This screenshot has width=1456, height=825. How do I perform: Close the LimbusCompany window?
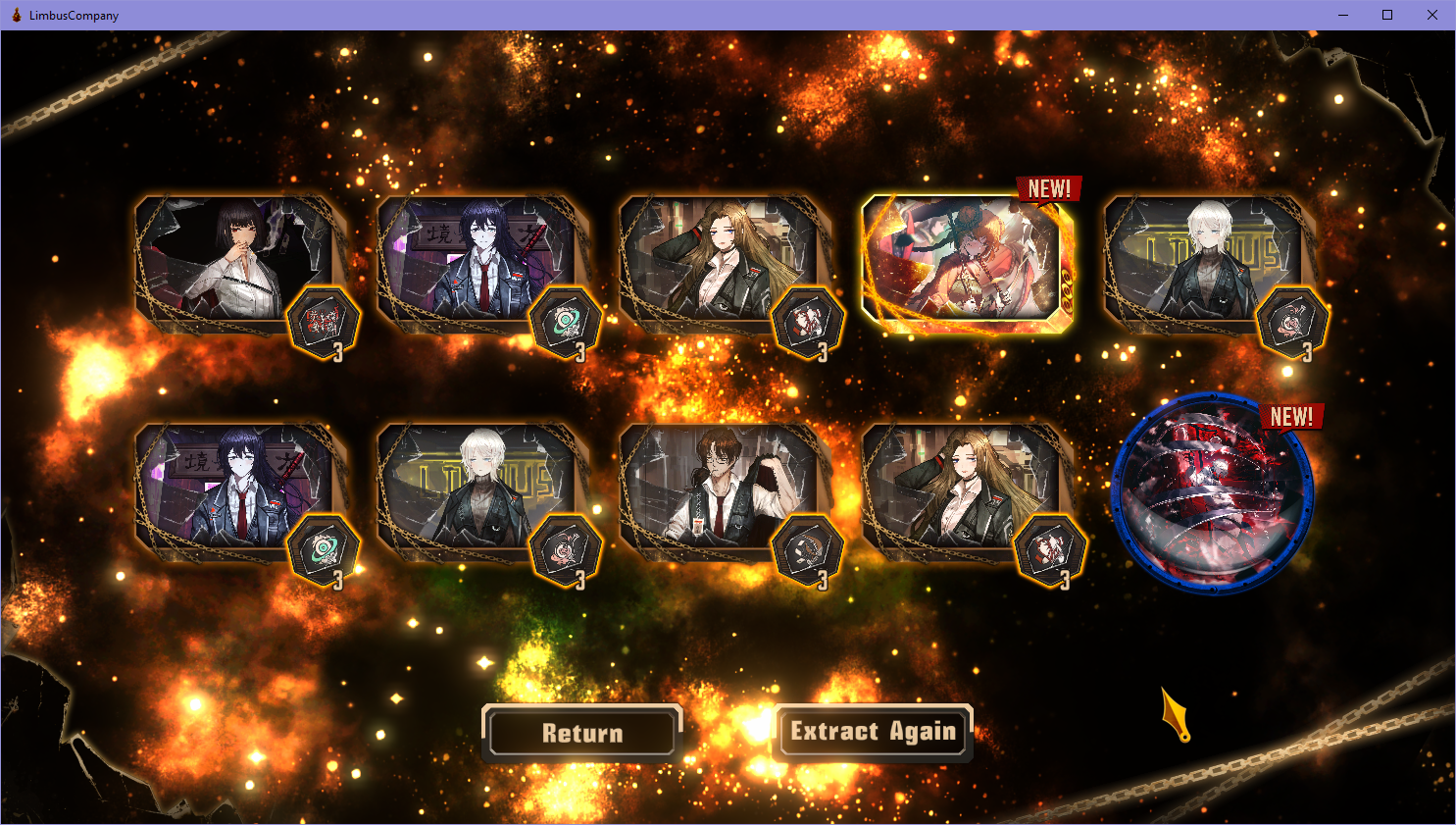tap(1431, 15)
